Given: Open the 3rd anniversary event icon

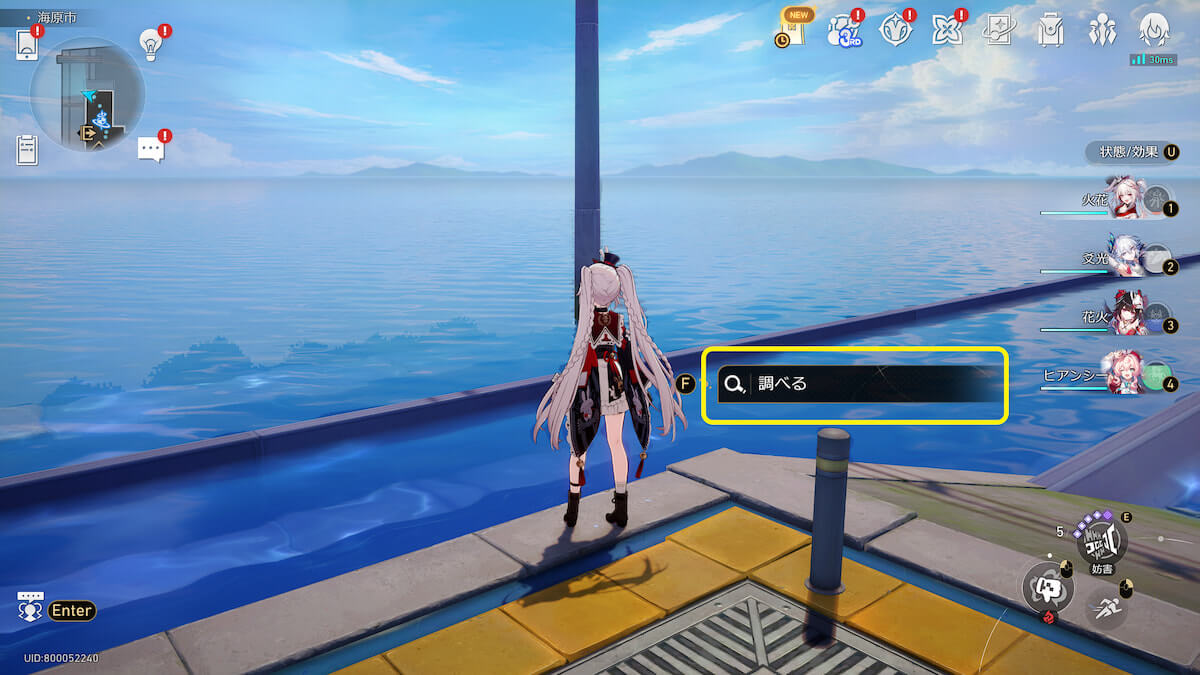Looking at the screenshot, I should click(x=843, y=31).
